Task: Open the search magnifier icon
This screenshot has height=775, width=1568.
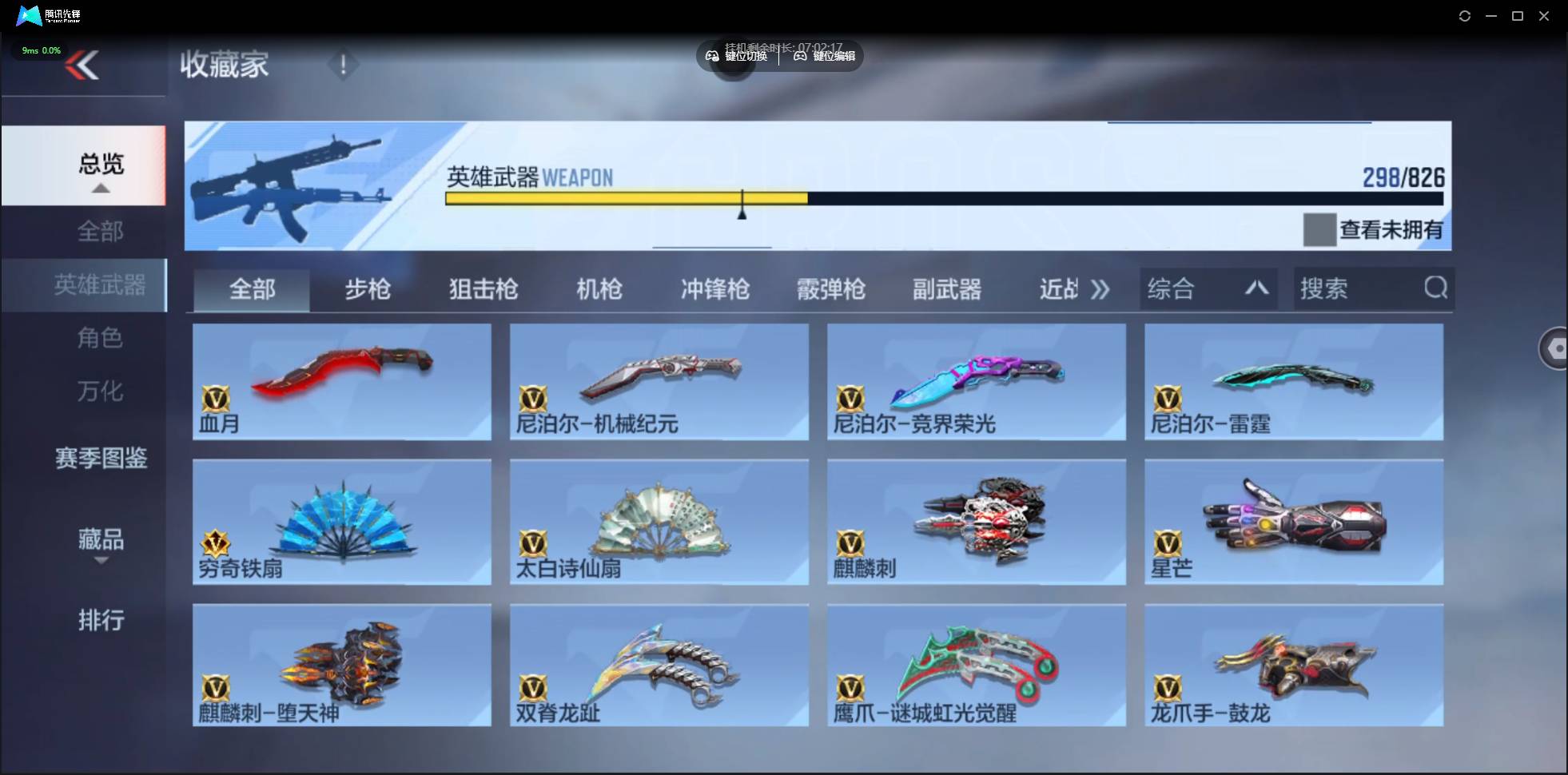Action: pos(1436,288)
